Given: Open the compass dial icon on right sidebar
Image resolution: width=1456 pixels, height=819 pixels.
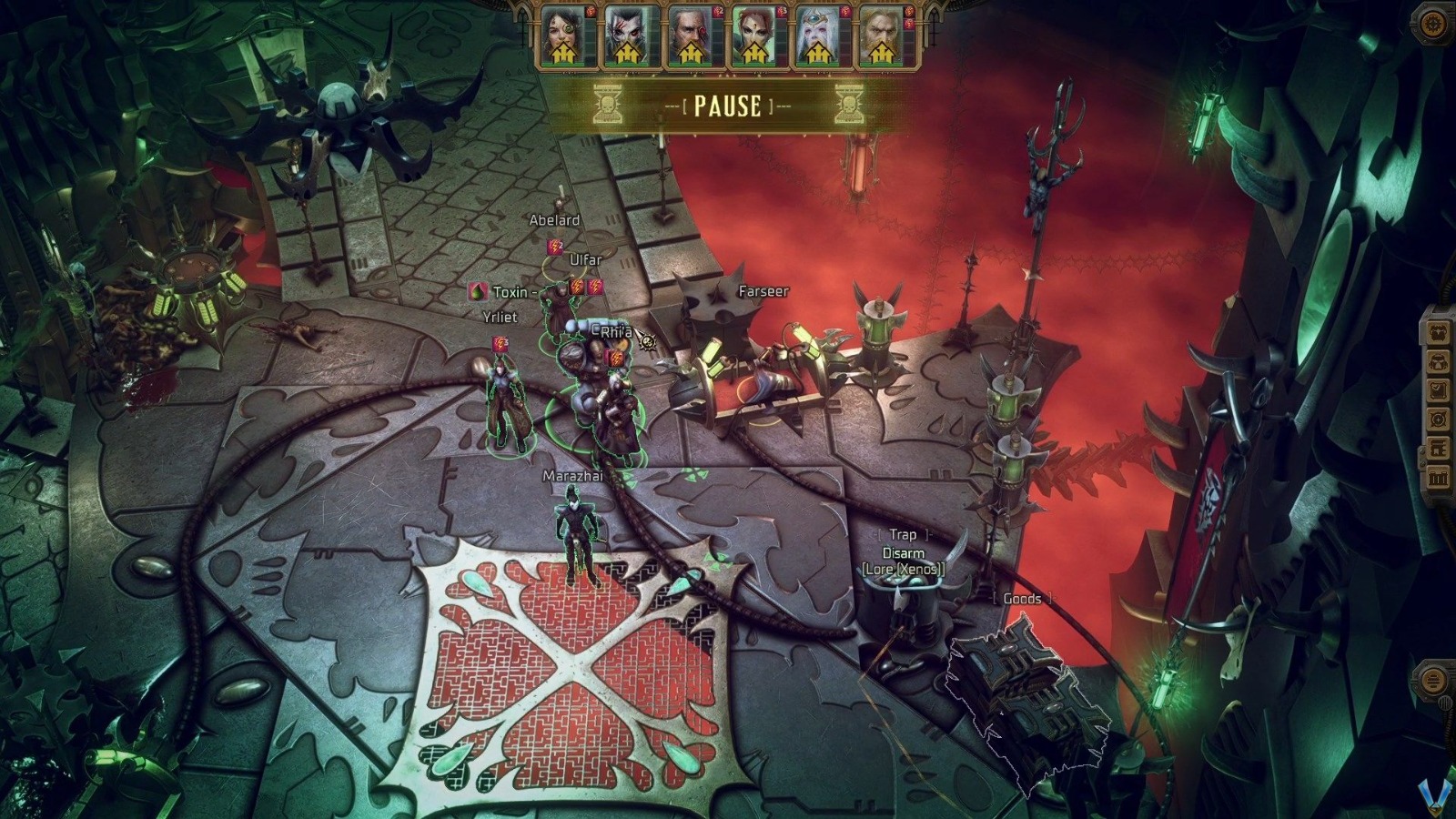Looking at the screenshot, I should (1439, 418).
